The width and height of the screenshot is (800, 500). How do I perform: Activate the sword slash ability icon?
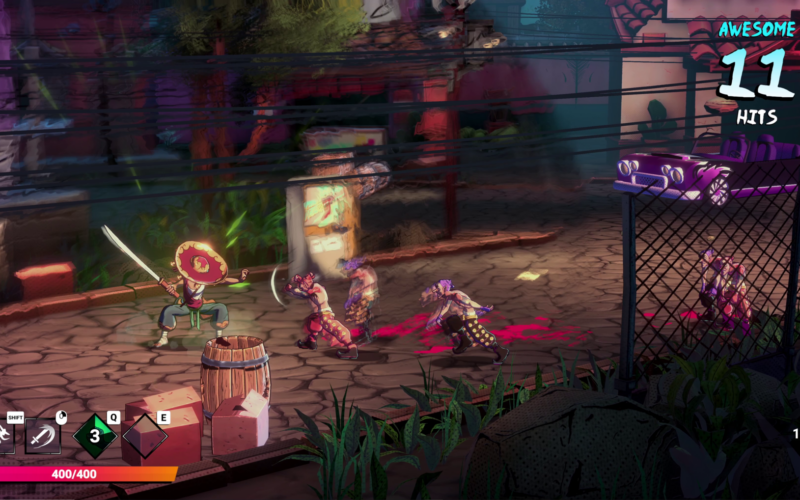tap(44, 436)
